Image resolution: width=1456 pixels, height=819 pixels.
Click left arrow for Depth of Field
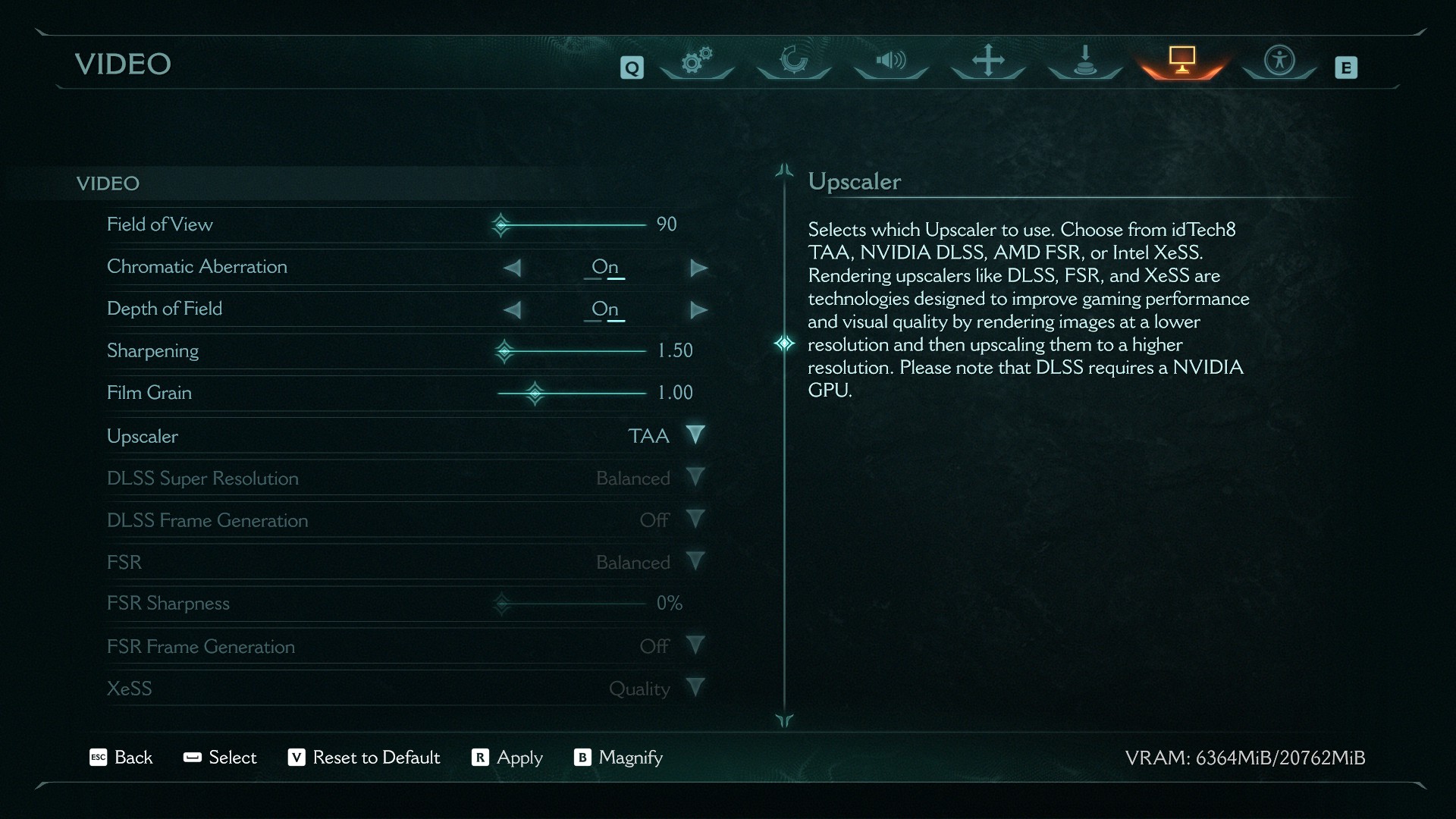point(513,310)
